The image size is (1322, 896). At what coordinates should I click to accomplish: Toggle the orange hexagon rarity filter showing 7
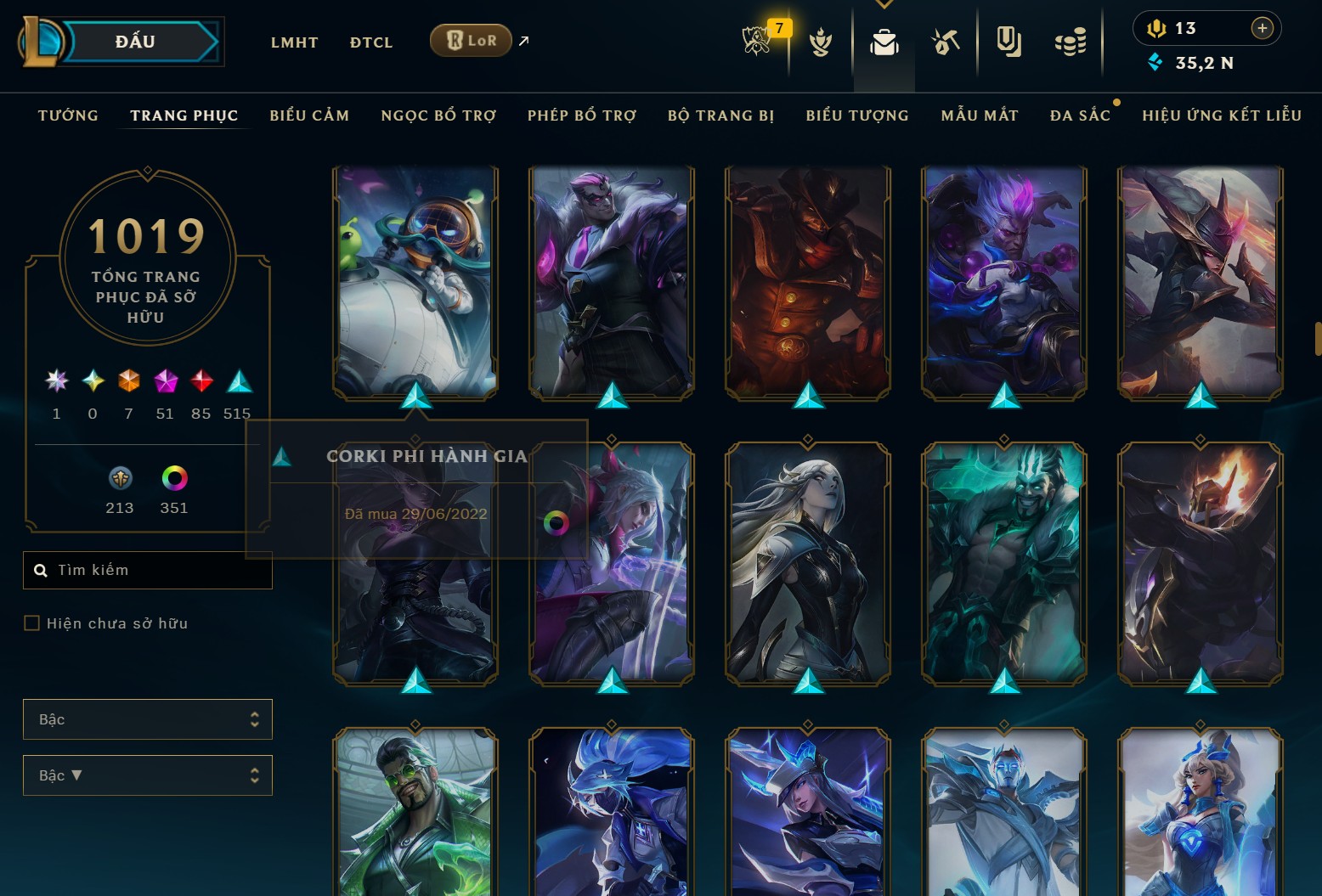point(128,382)
